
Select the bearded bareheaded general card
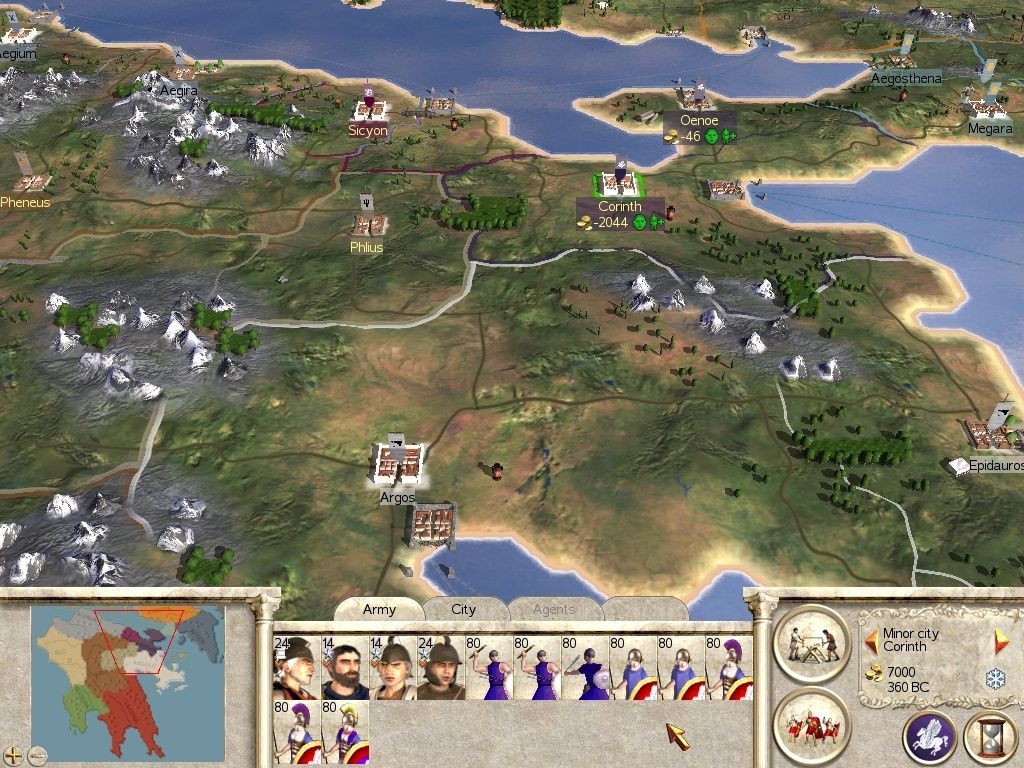pyautogui.click(x=344, y=667)
